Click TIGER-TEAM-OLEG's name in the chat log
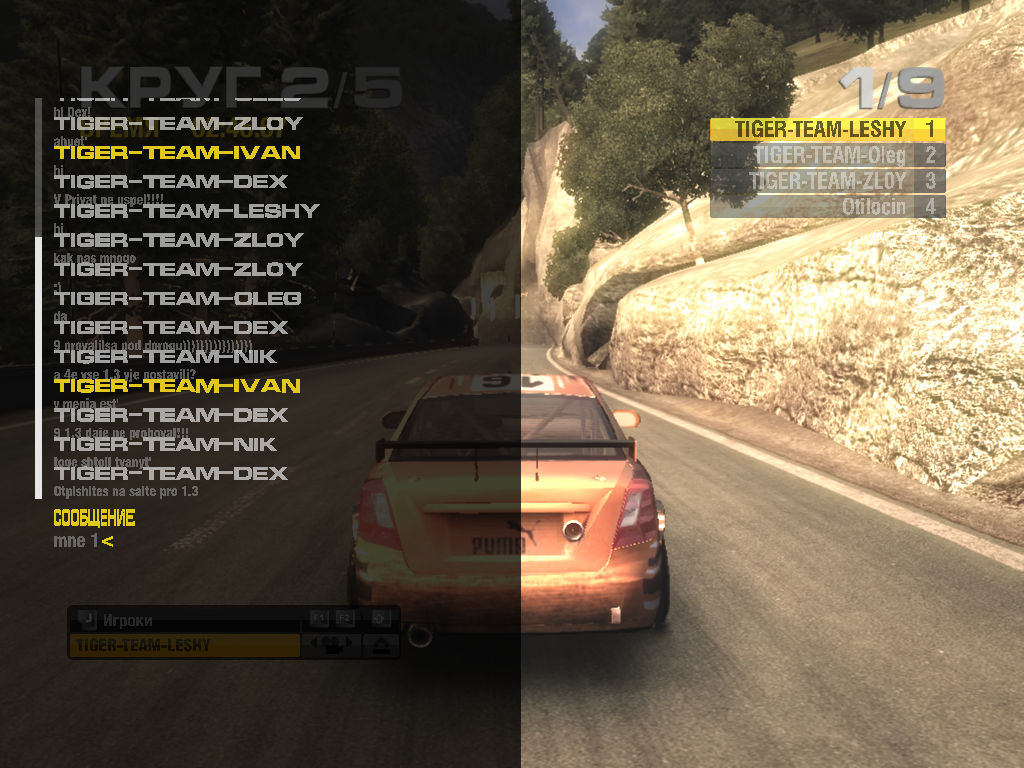This screenshot has height=768, width=1024. (x=179, y=298)
